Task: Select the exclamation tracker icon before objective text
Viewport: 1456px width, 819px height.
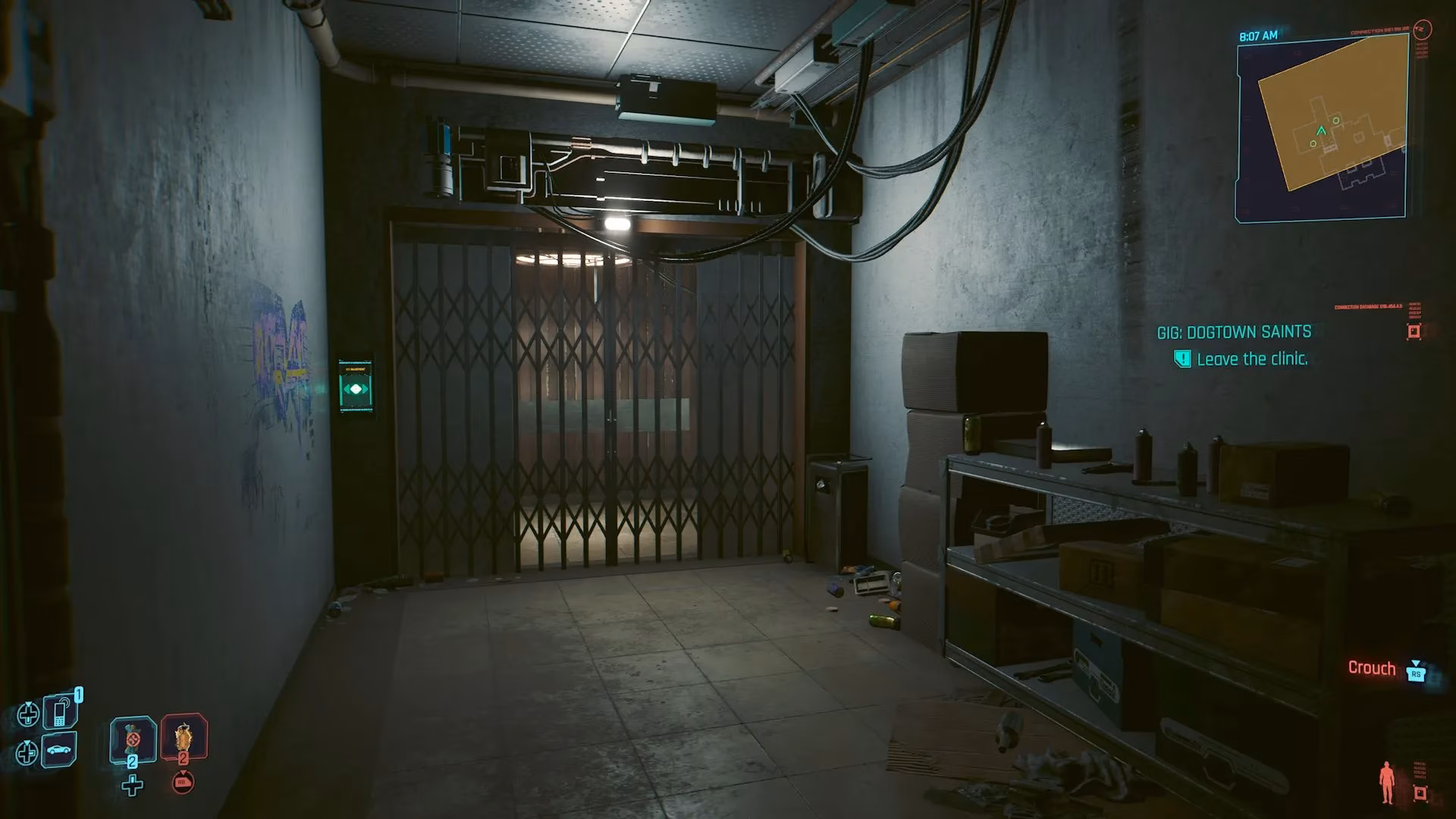Action: 1181,359
